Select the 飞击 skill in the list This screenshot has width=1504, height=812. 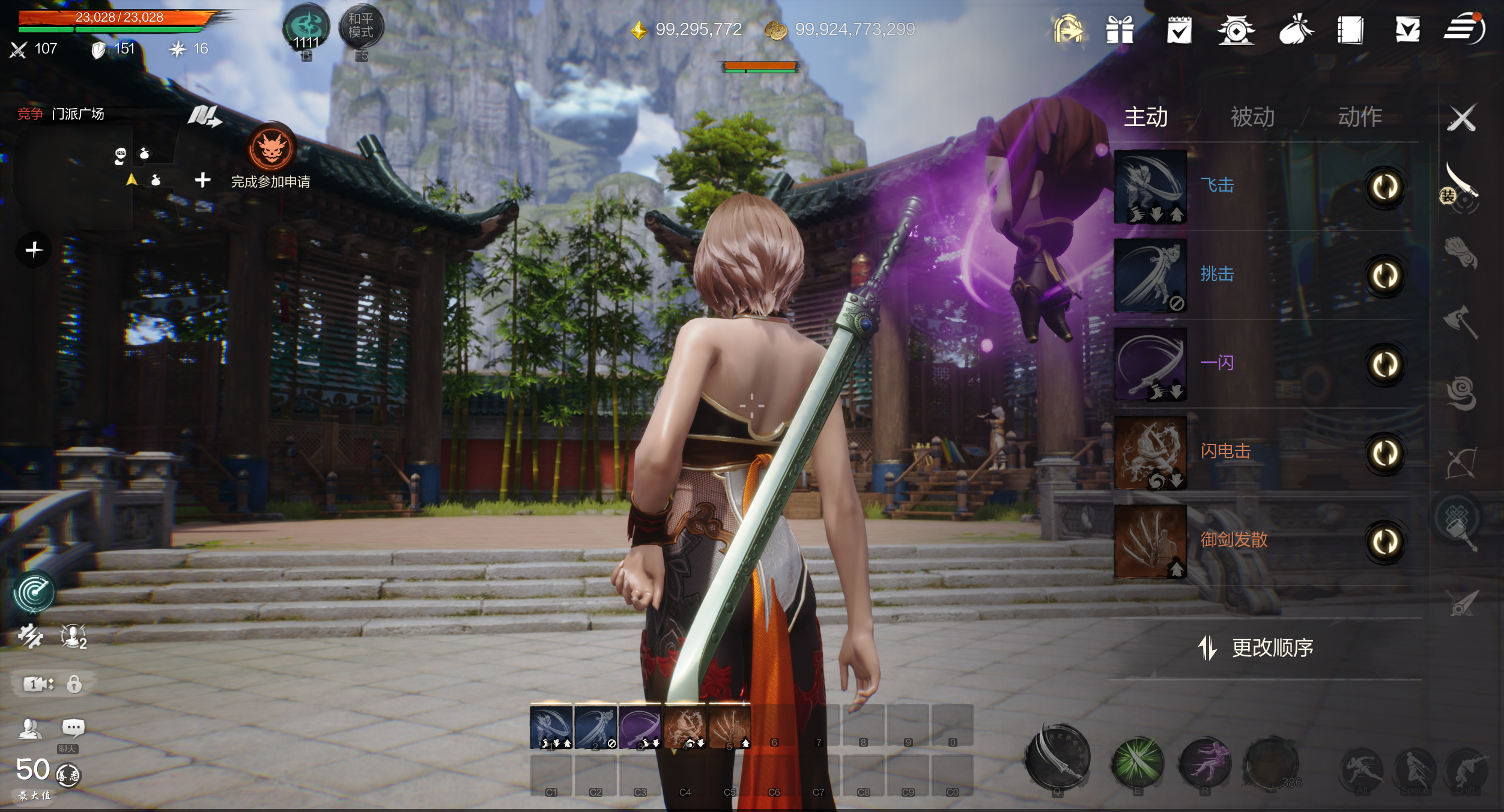[1150, 187]
